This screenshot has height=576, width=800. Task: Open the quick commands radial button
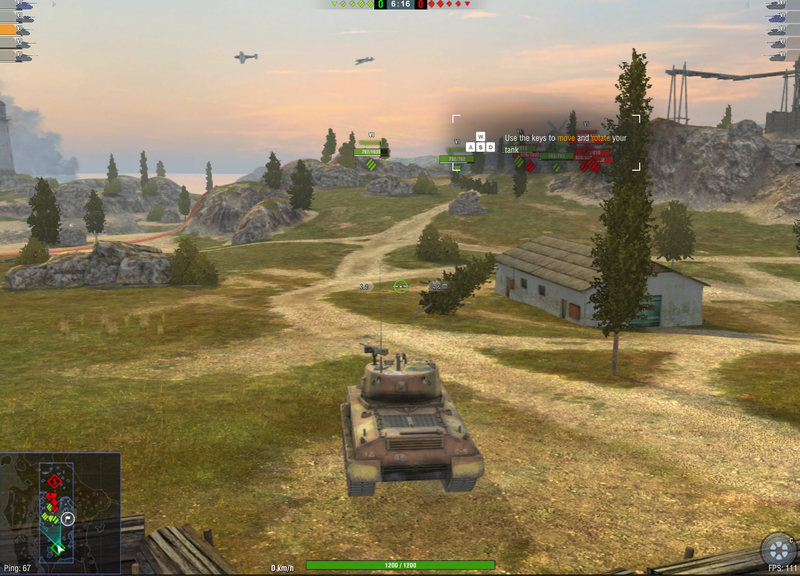click(778, 551)
